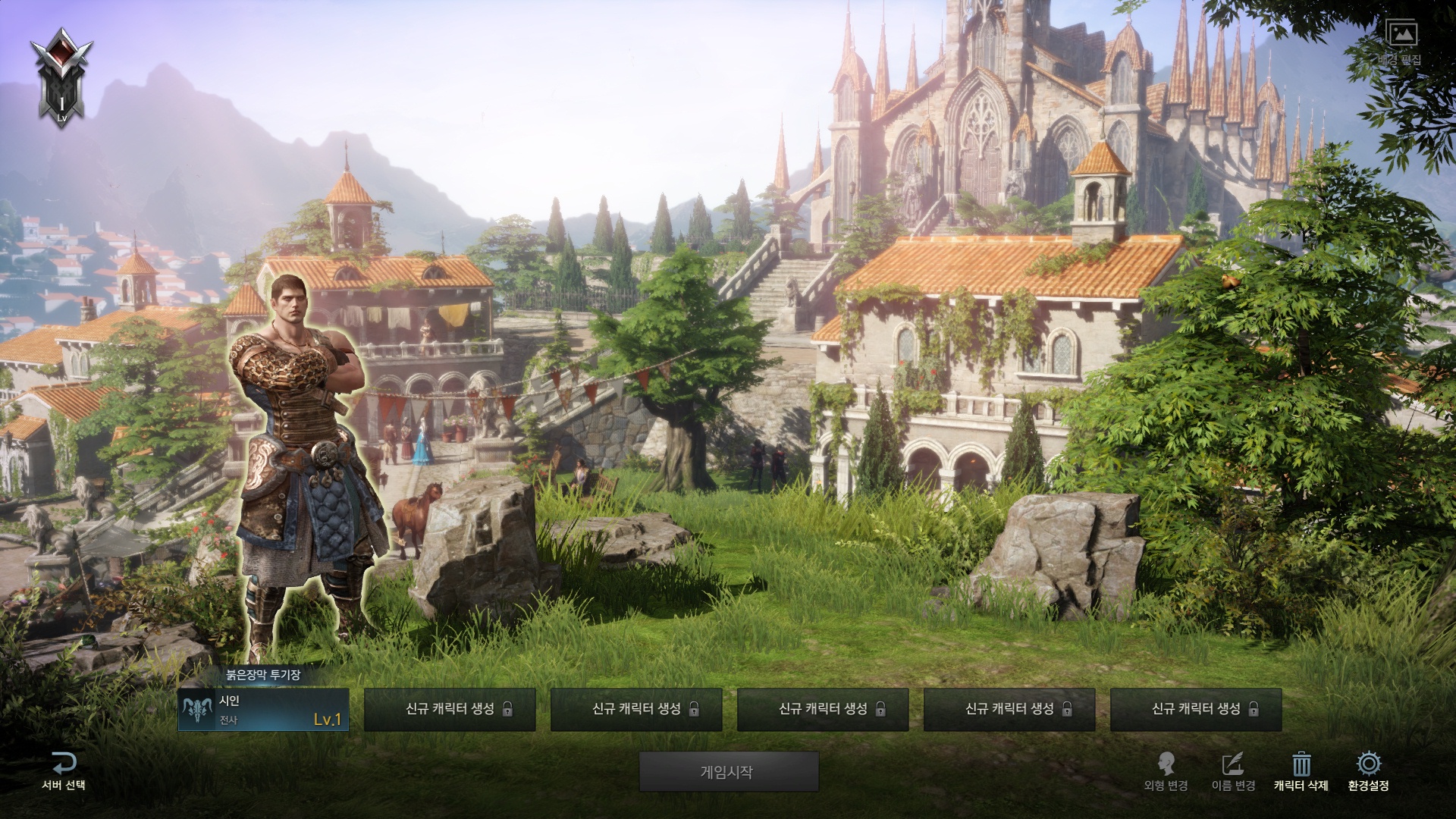Go back to 서버 선택 server selection
The image size is (1456, 819).
[x=64, y=771]
